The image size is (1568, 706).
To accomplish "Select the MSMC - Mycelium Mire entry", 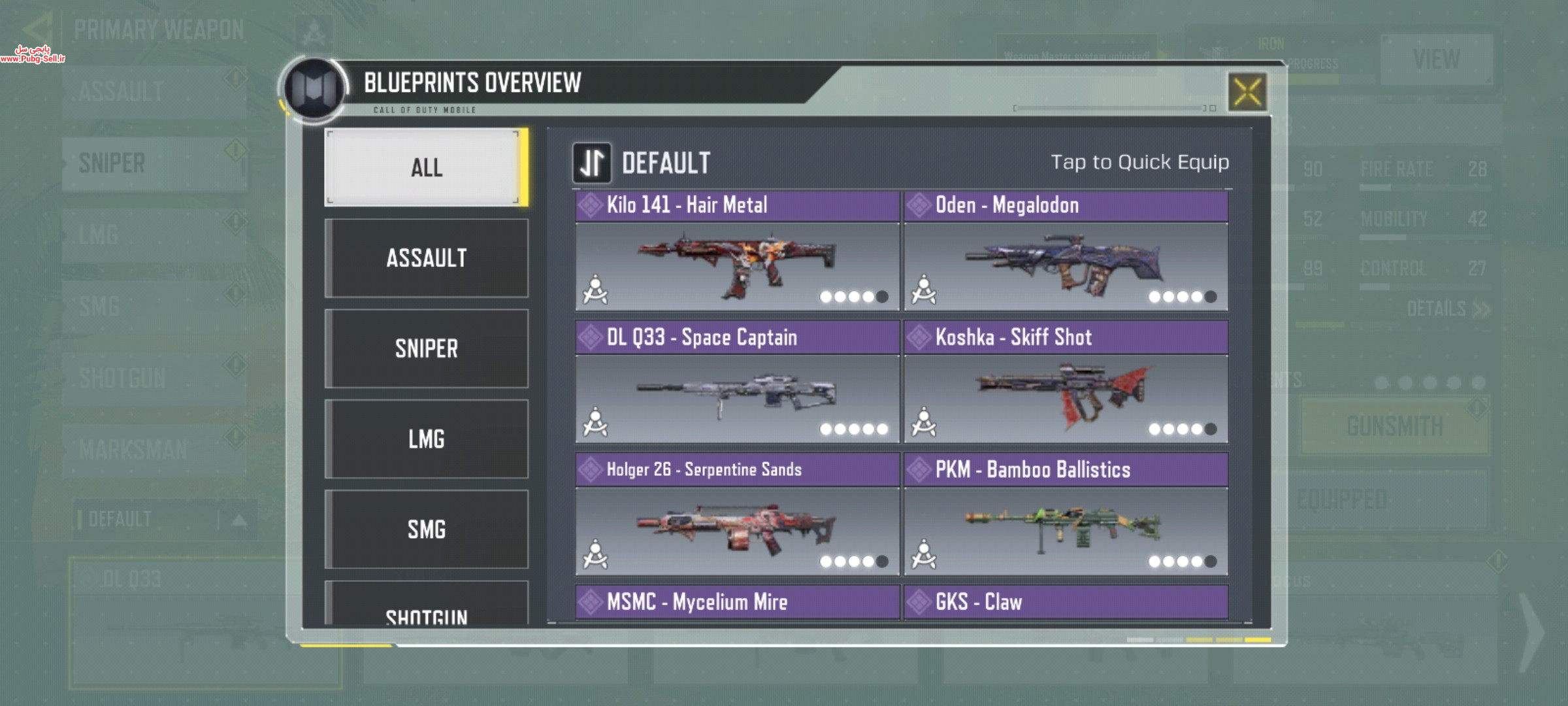I will click(737, 601).
